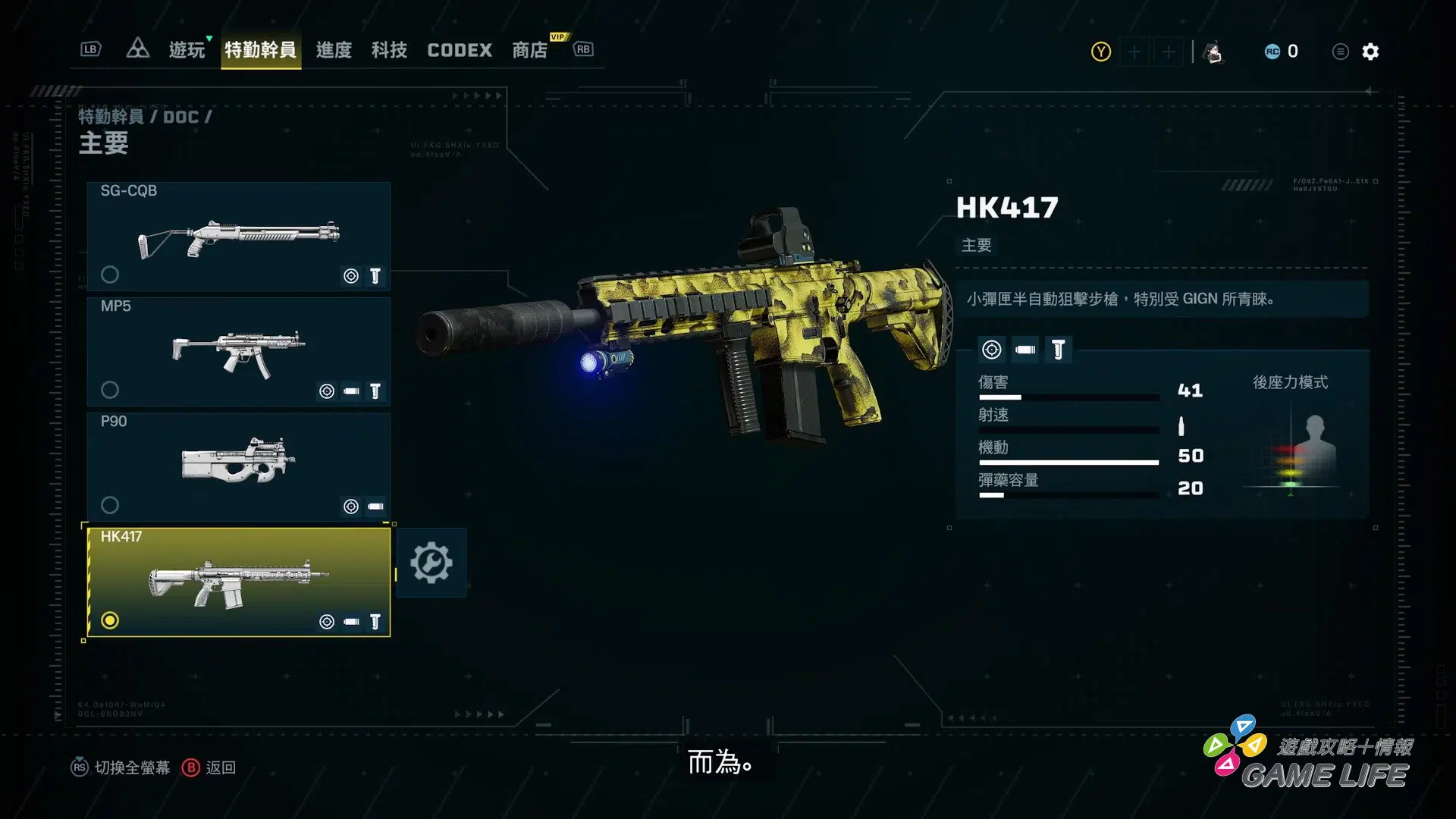This screenshot has height=819, width=1456.
Task: Select the SG-CQB shotgun card
Action: pos(238,236)
